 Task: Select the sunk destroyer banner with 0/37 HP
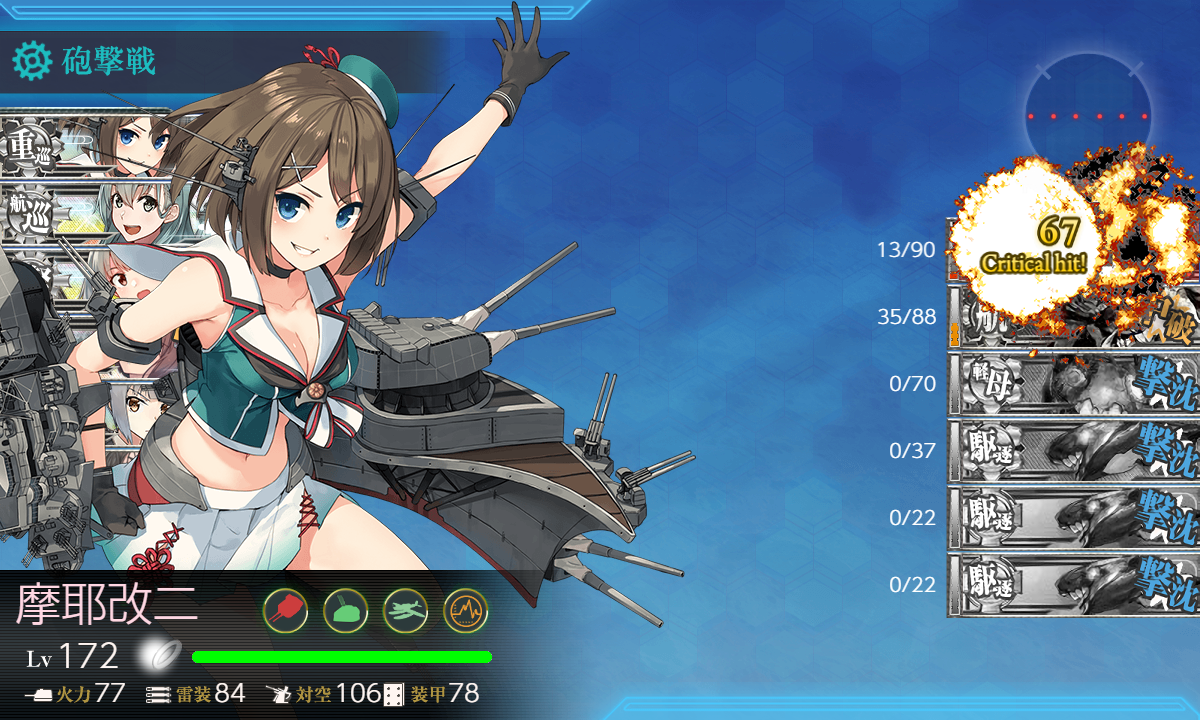click(x=1073, y=450)
